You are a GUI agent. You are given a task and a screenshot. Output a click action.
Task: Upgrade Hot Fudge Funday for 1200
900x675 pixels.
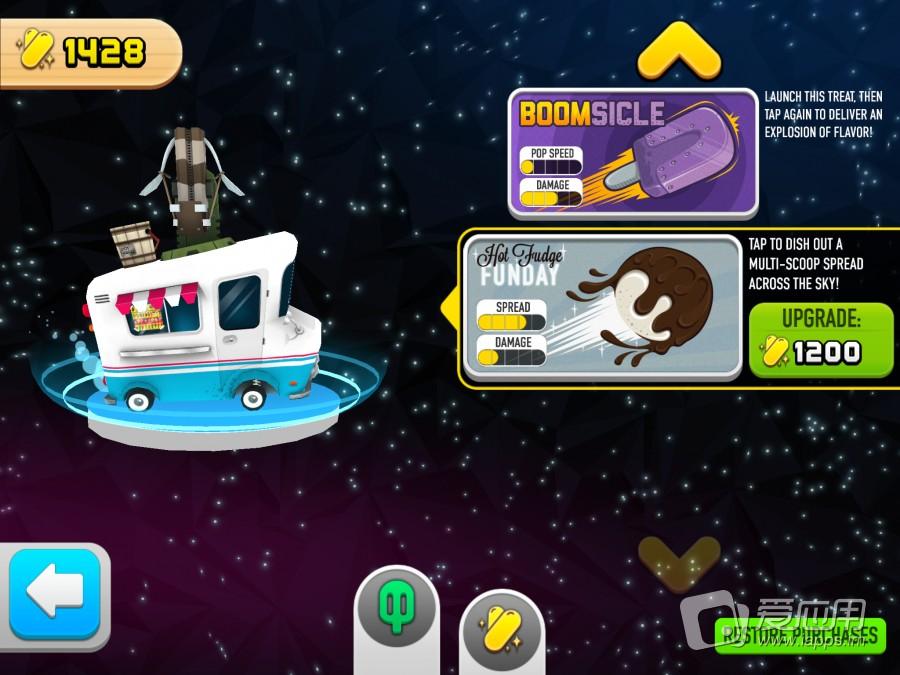(x=820, y=338)
